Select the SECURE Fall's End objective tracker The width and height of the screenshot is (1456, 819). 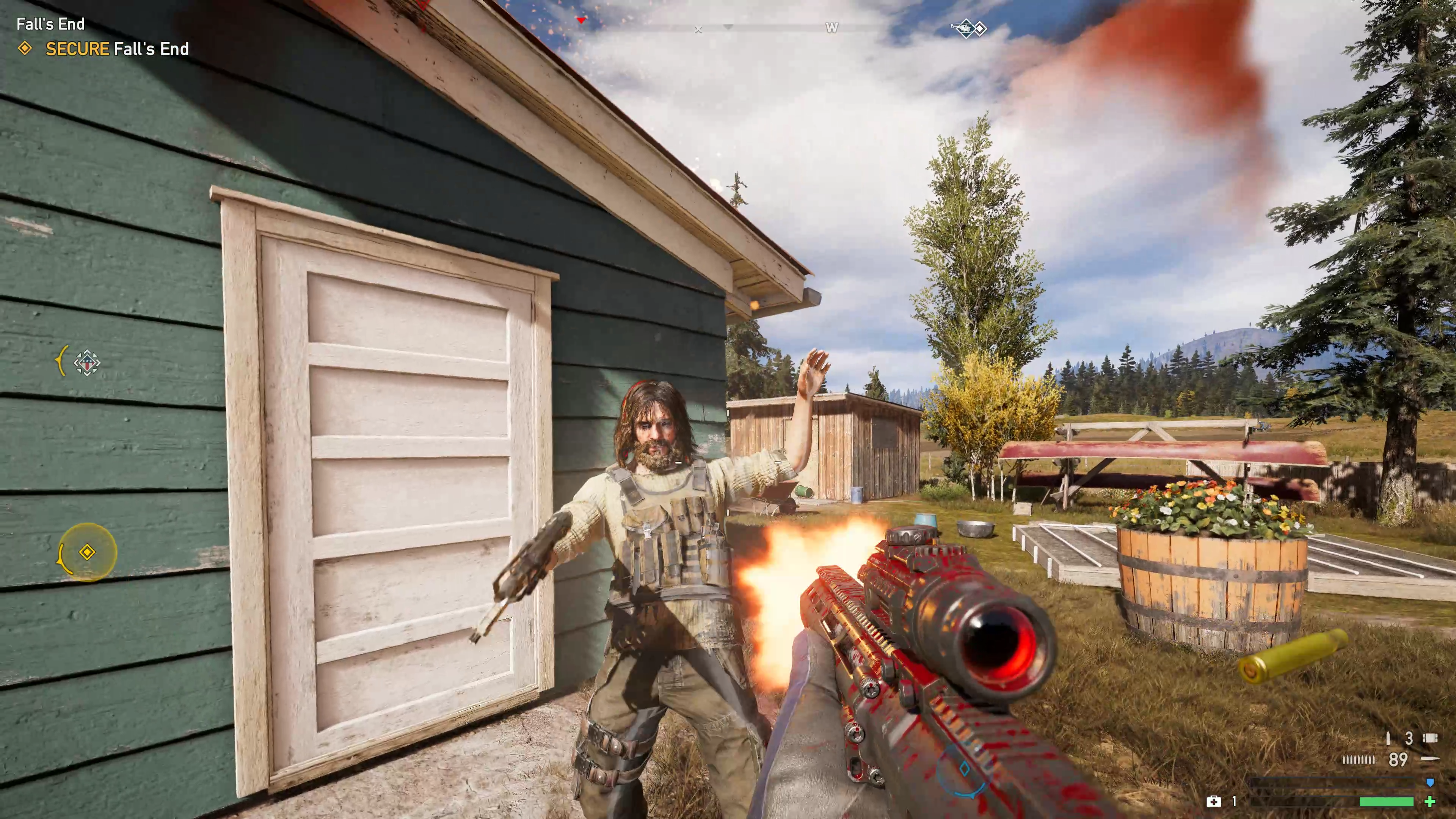coord(117,49)
